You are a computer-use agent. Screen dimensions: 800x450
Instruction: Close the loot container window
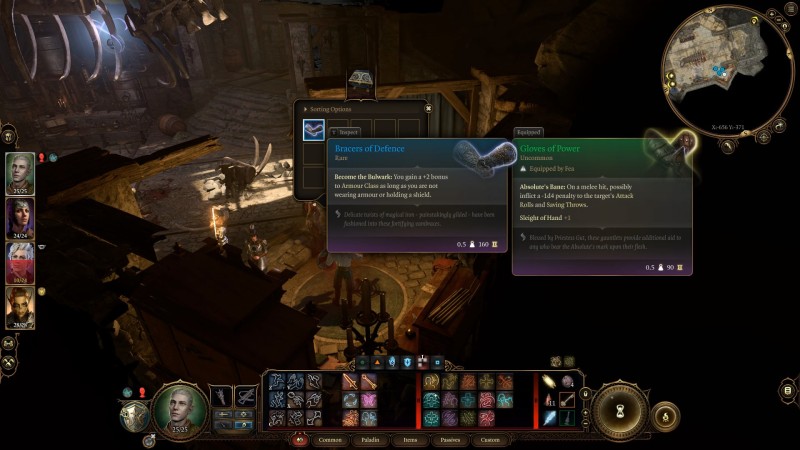[428, 108]
